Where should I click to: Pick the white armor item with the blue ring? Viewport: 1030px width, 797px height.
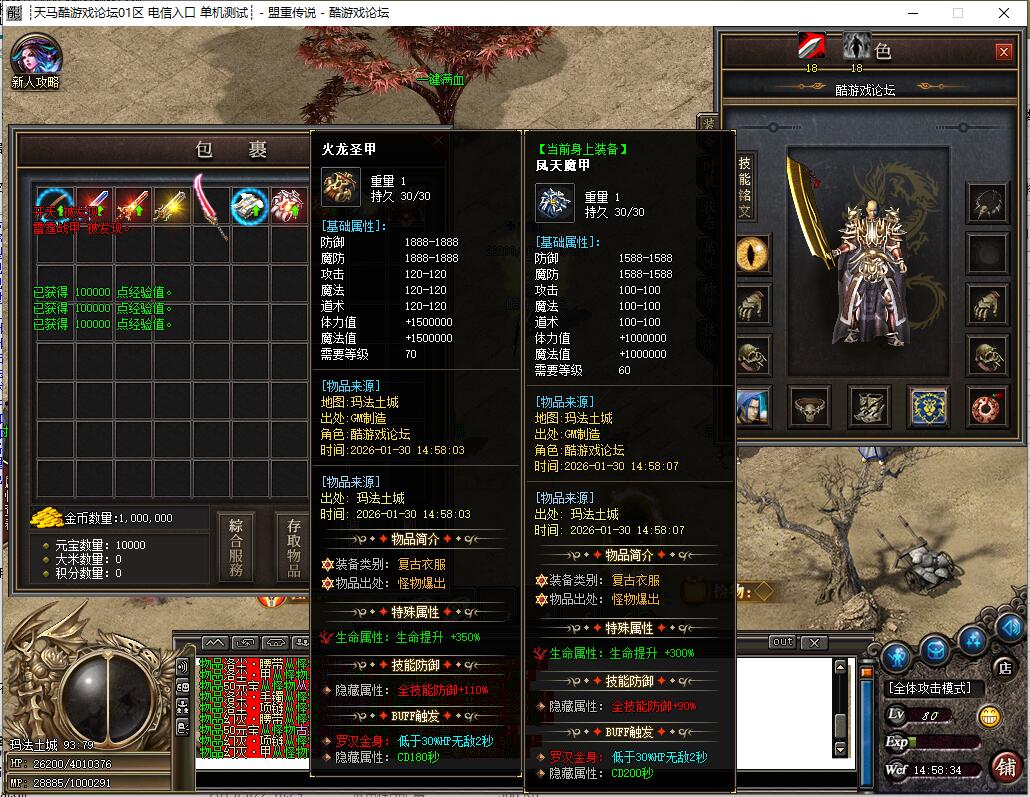pos(249,205)
